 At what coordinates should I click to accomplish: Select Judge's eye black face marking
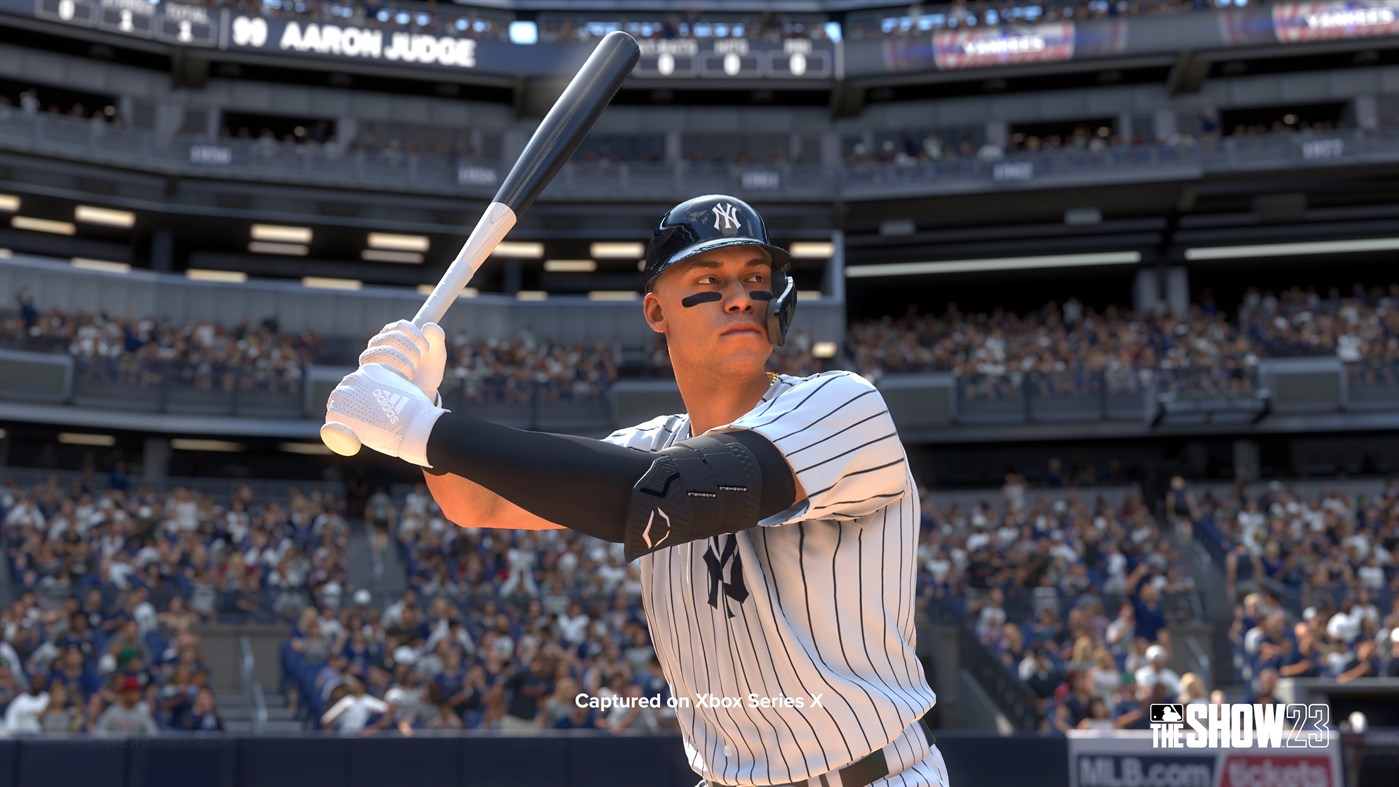[x=700, y=300]
